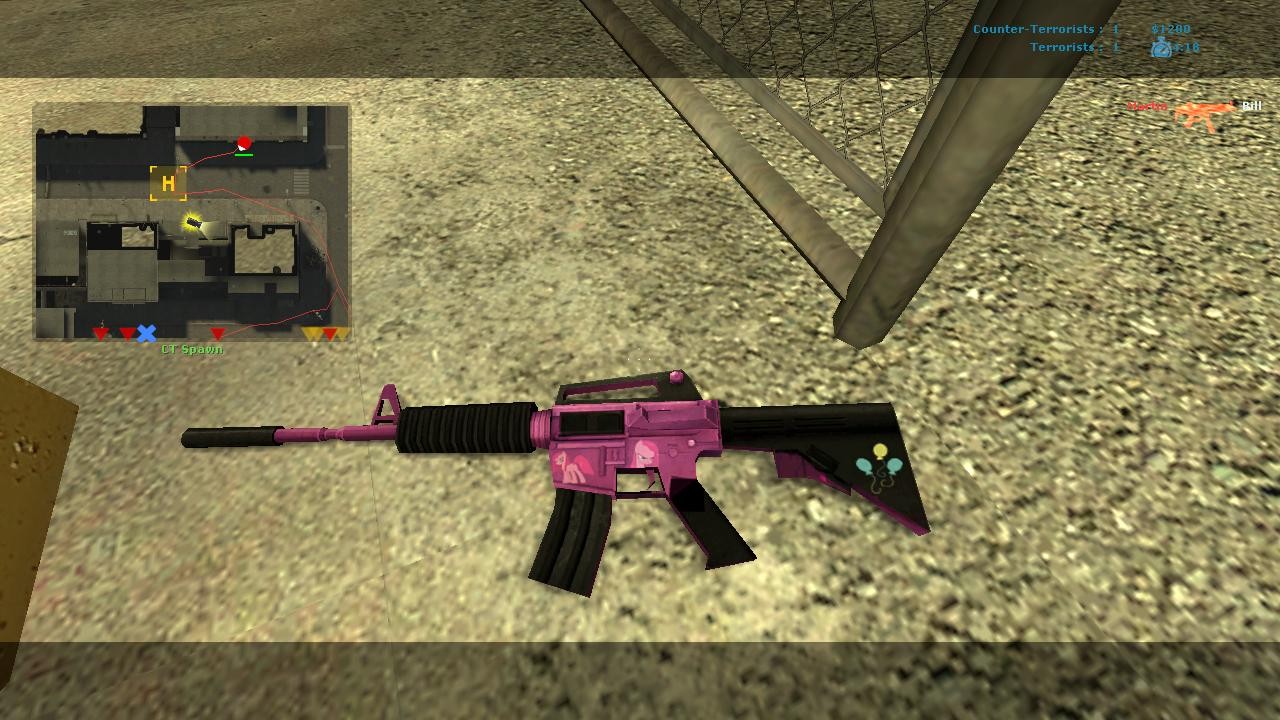Click the blue X dead-player marker on the radar
Image resolution: width=1280 pixels, height=720 pixels.
tap(147, 332)
